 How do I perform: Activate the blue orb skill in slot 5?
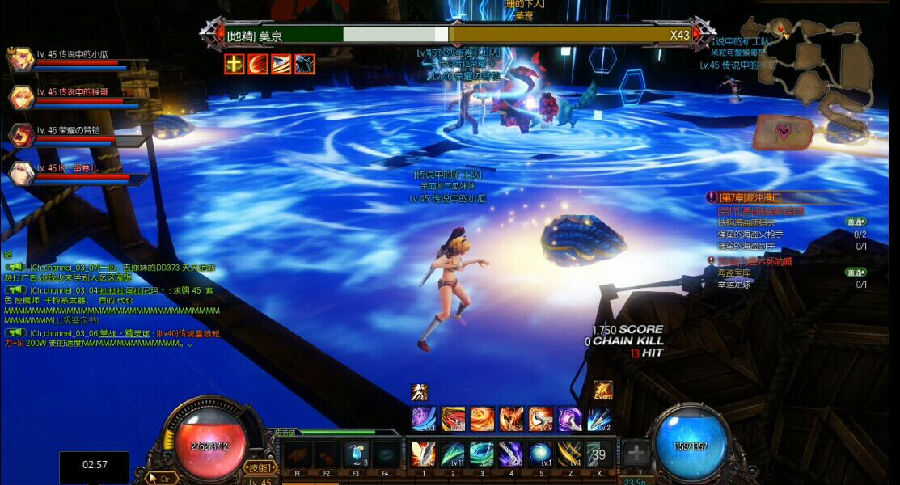(540, 453)
